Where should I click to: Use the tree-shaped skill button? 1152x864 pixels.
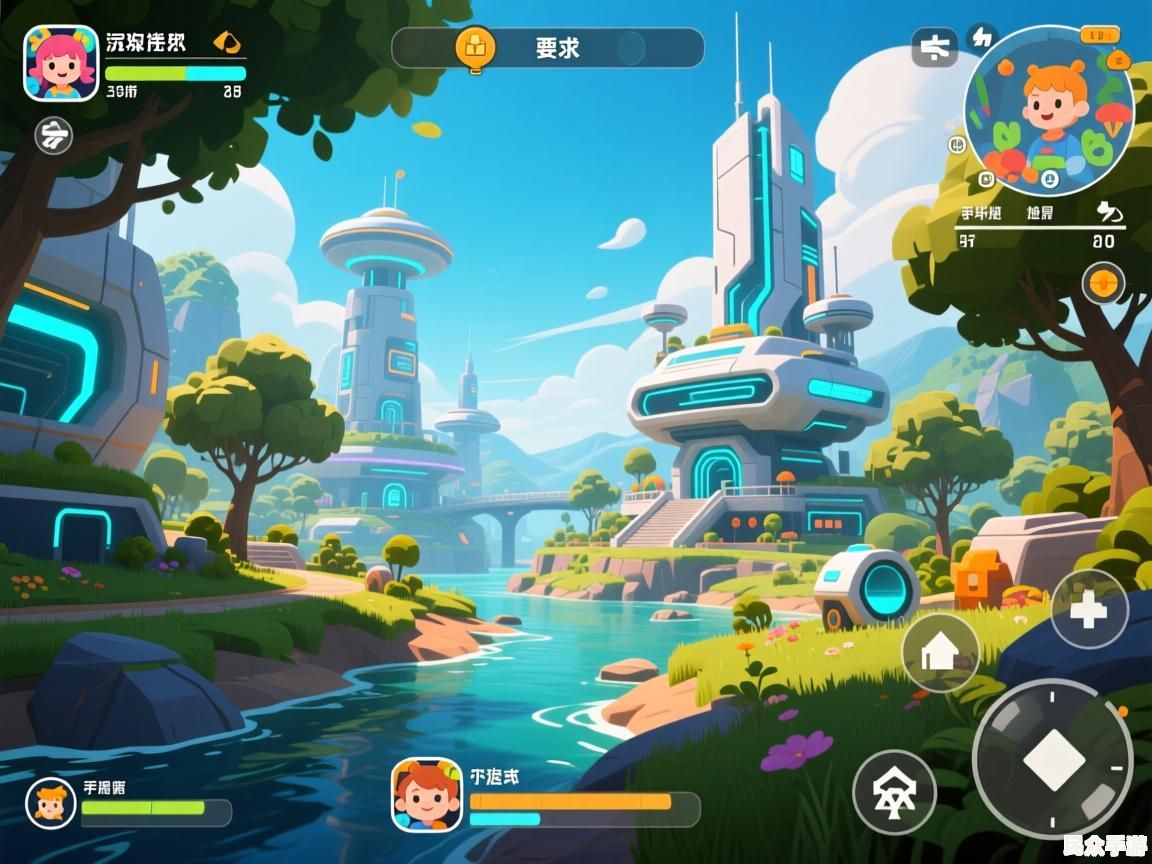click(893, 792)
